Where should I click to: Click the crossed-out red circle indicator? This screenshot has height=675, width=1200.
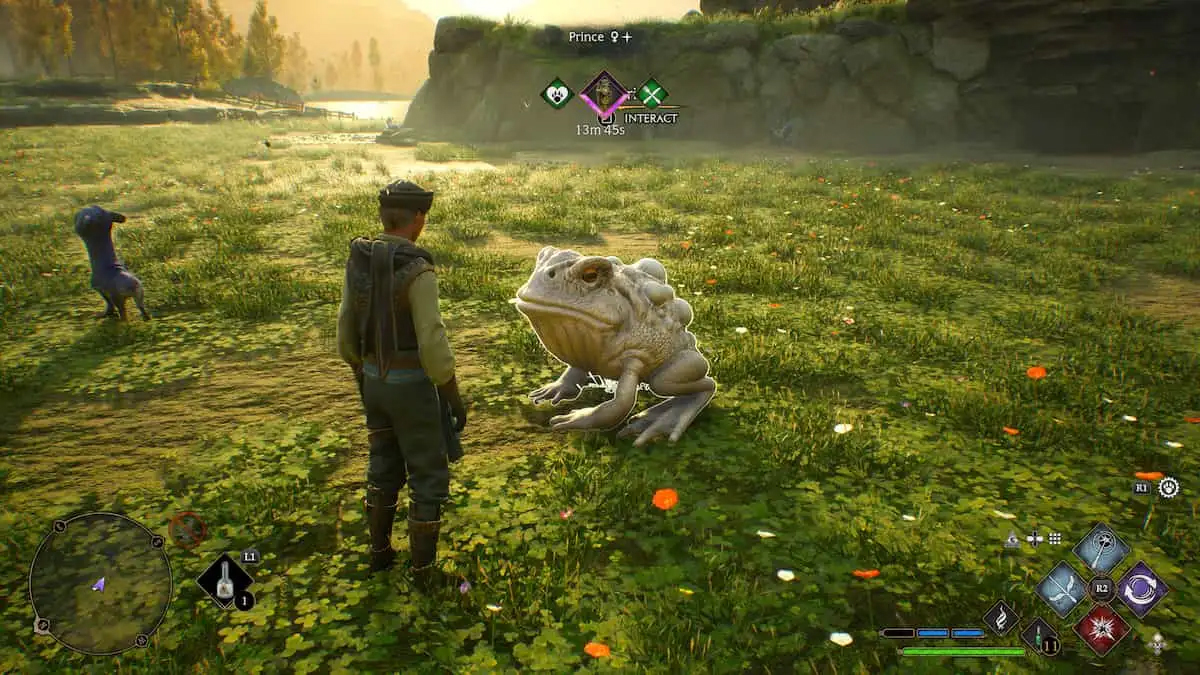(187, 528)
